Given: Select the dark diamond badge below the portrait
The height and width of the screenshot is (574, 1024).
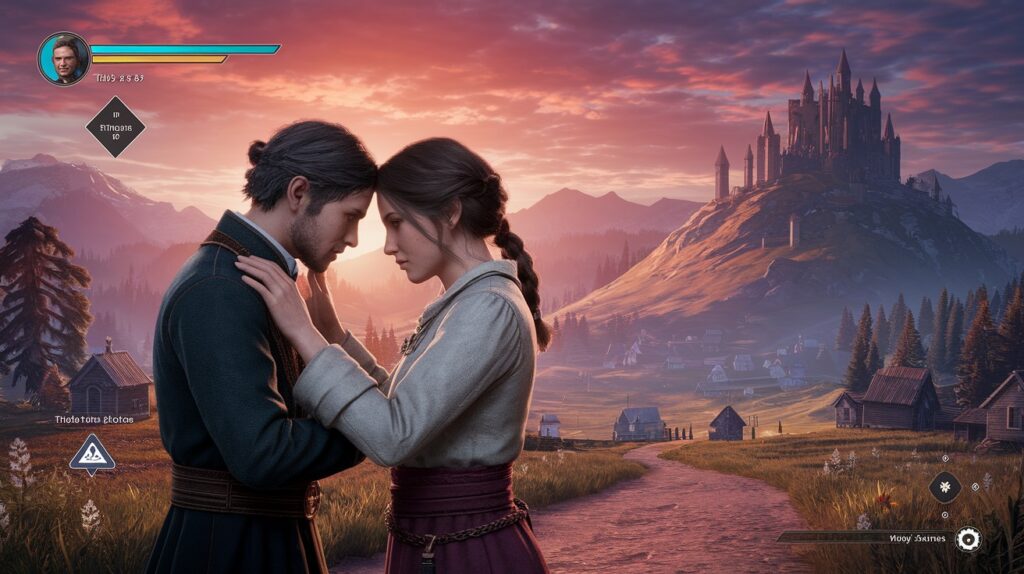Looking at the screenshot, I should pyautogui.click(x=115, y=127).
